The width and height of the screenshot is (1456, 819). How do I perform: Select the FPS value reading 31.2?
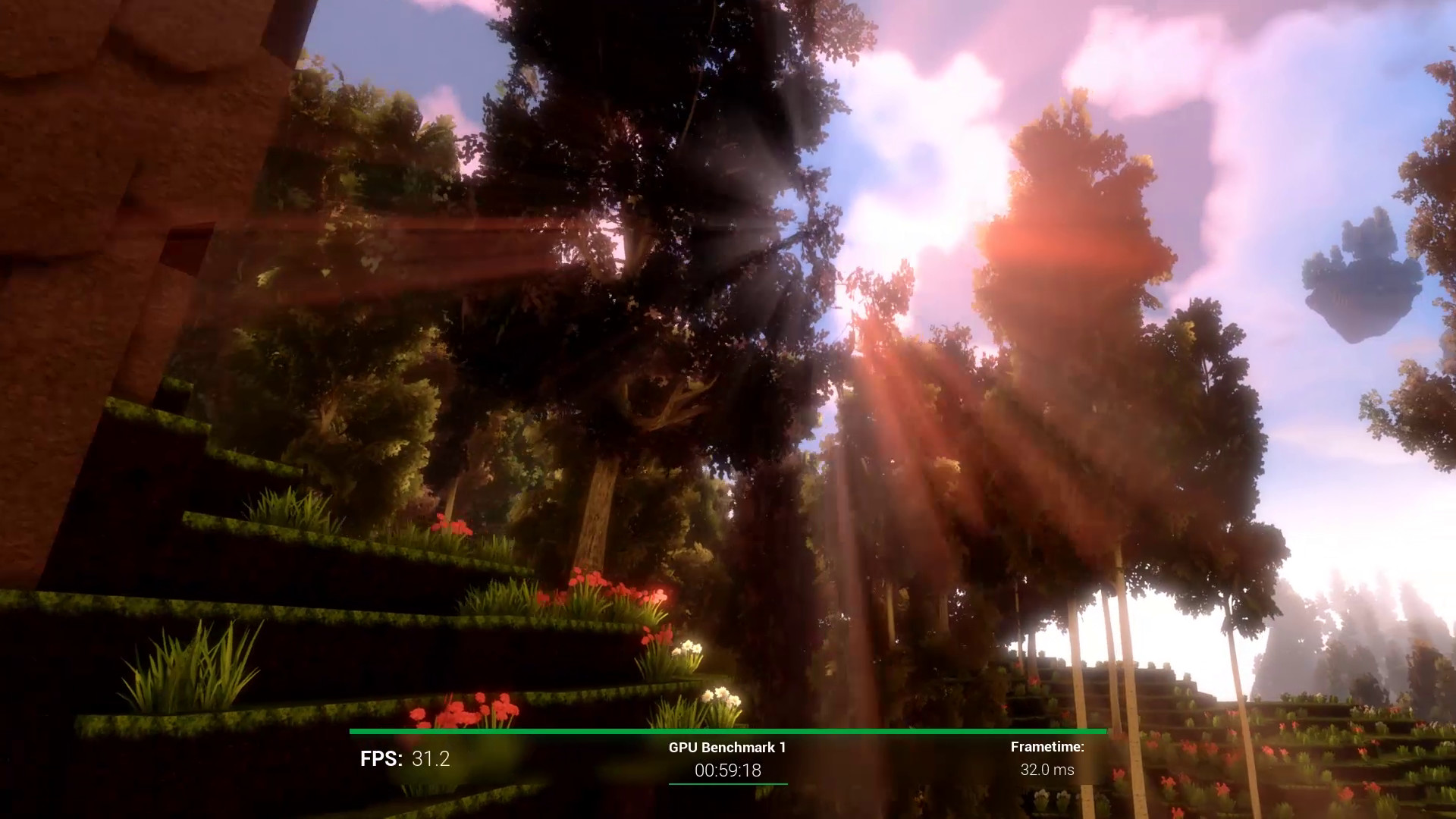pos(429,758)
